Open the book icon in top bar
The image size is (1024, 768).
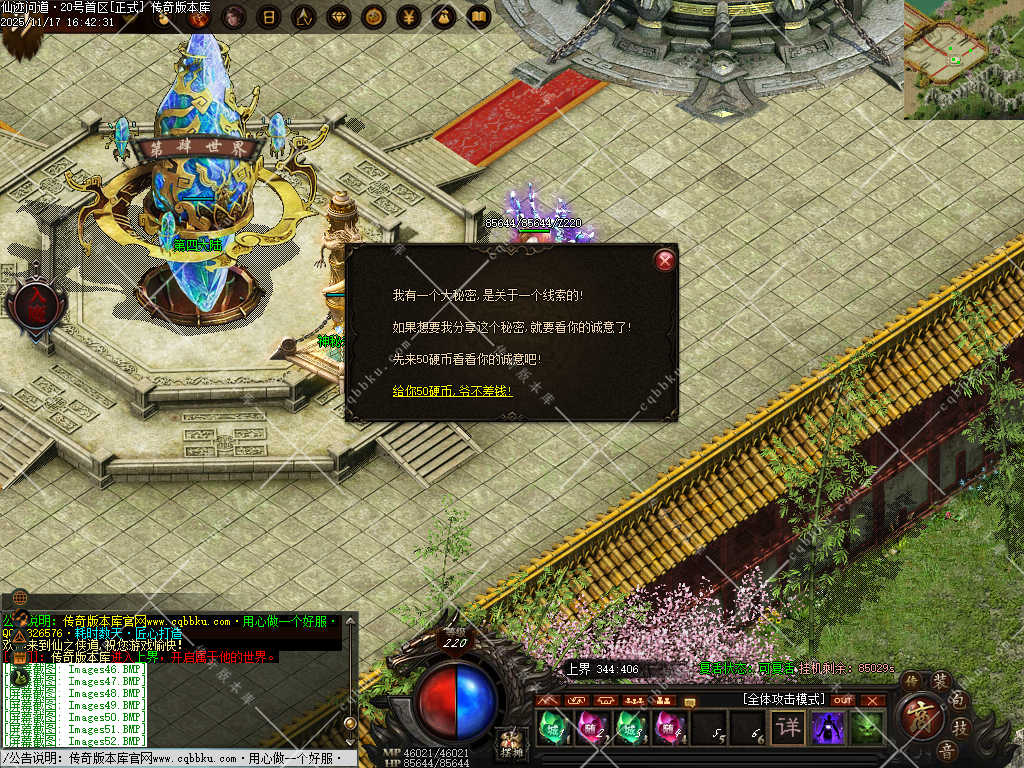pyautogui.click(x=478, y=16)
